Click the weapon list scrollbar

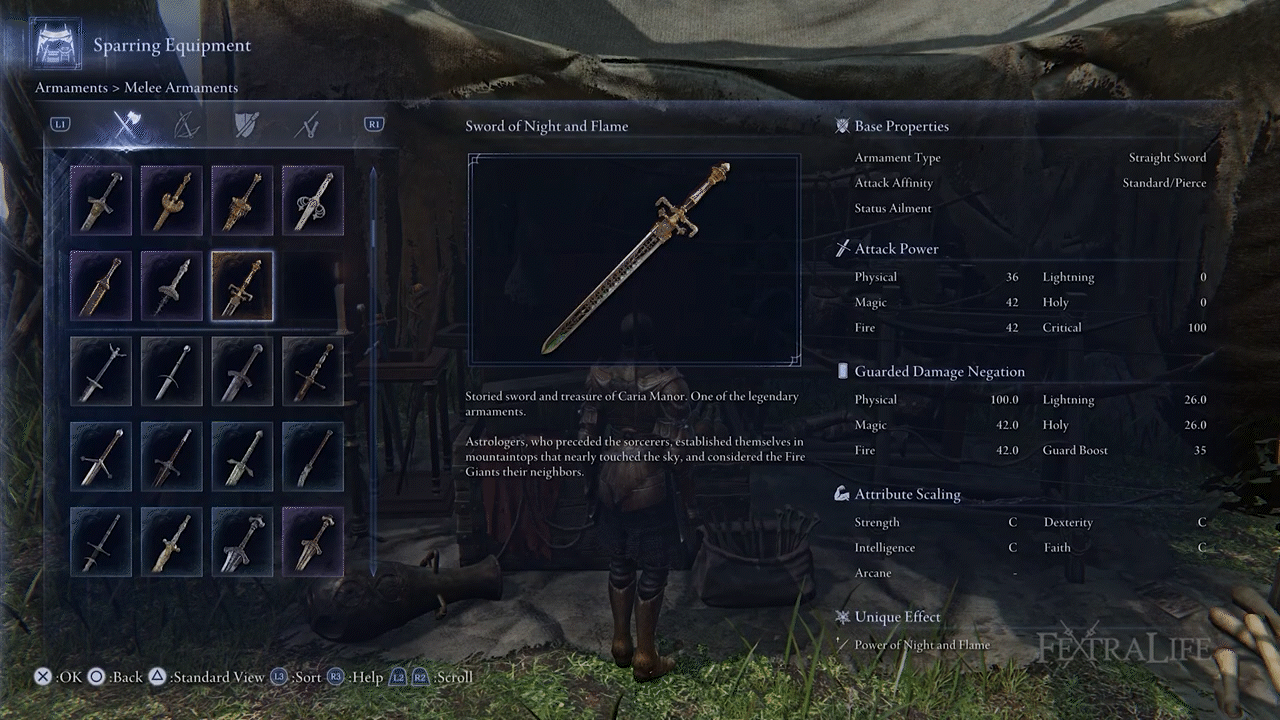pos(374,370)
